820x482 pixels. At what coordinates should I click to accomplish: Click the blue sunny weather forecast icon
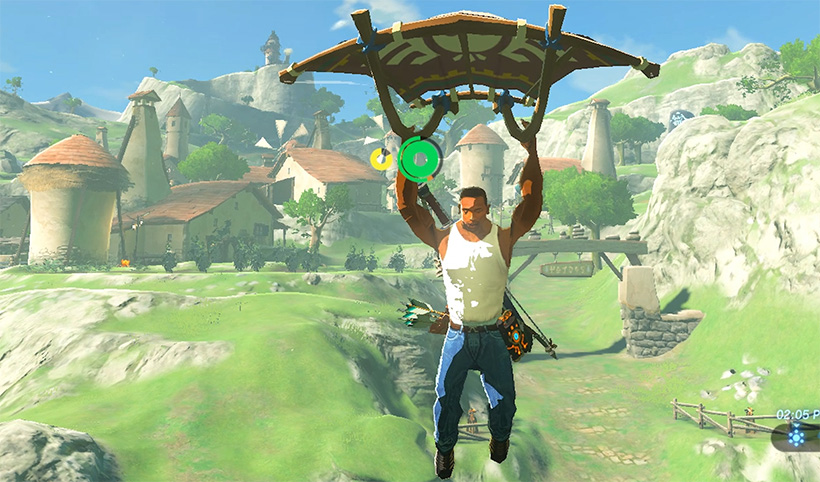click(x=797, y=436)
